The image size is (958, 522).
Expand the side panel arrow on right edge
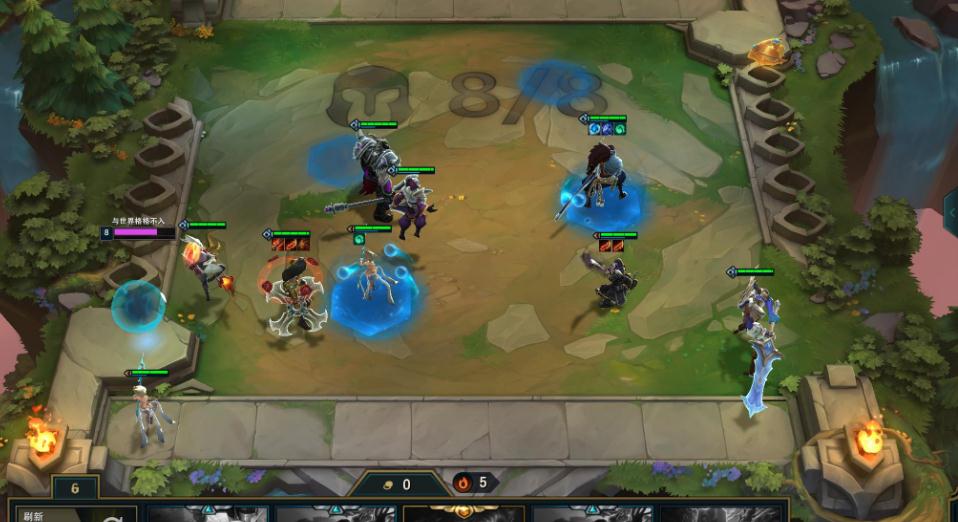pos(950,212)
